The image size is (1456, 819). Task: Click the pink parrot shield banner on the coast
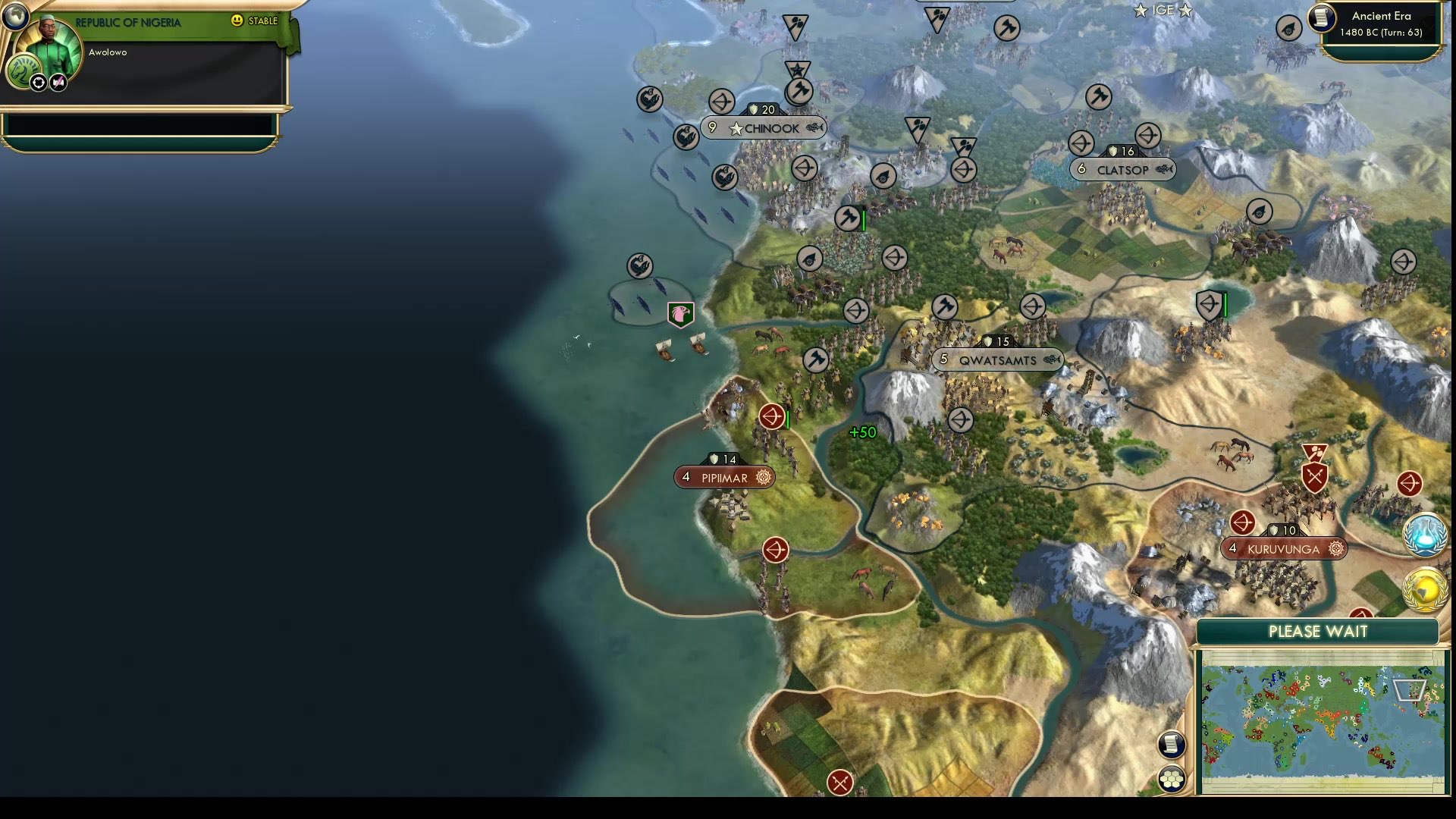click(680, 314)
